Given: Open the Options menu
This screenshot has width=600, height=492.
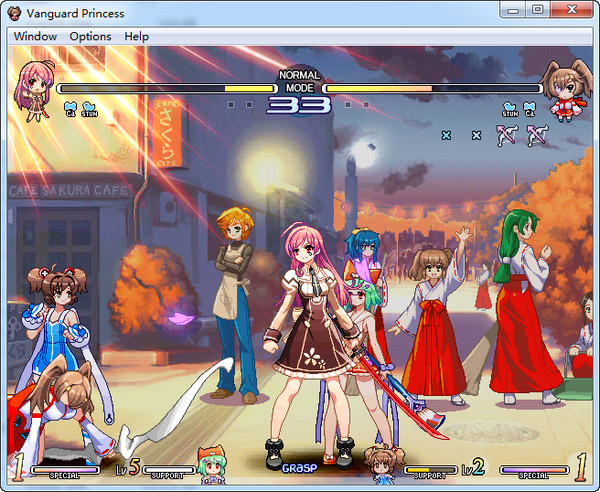Looking at the screenshot, I should point(90,36).
